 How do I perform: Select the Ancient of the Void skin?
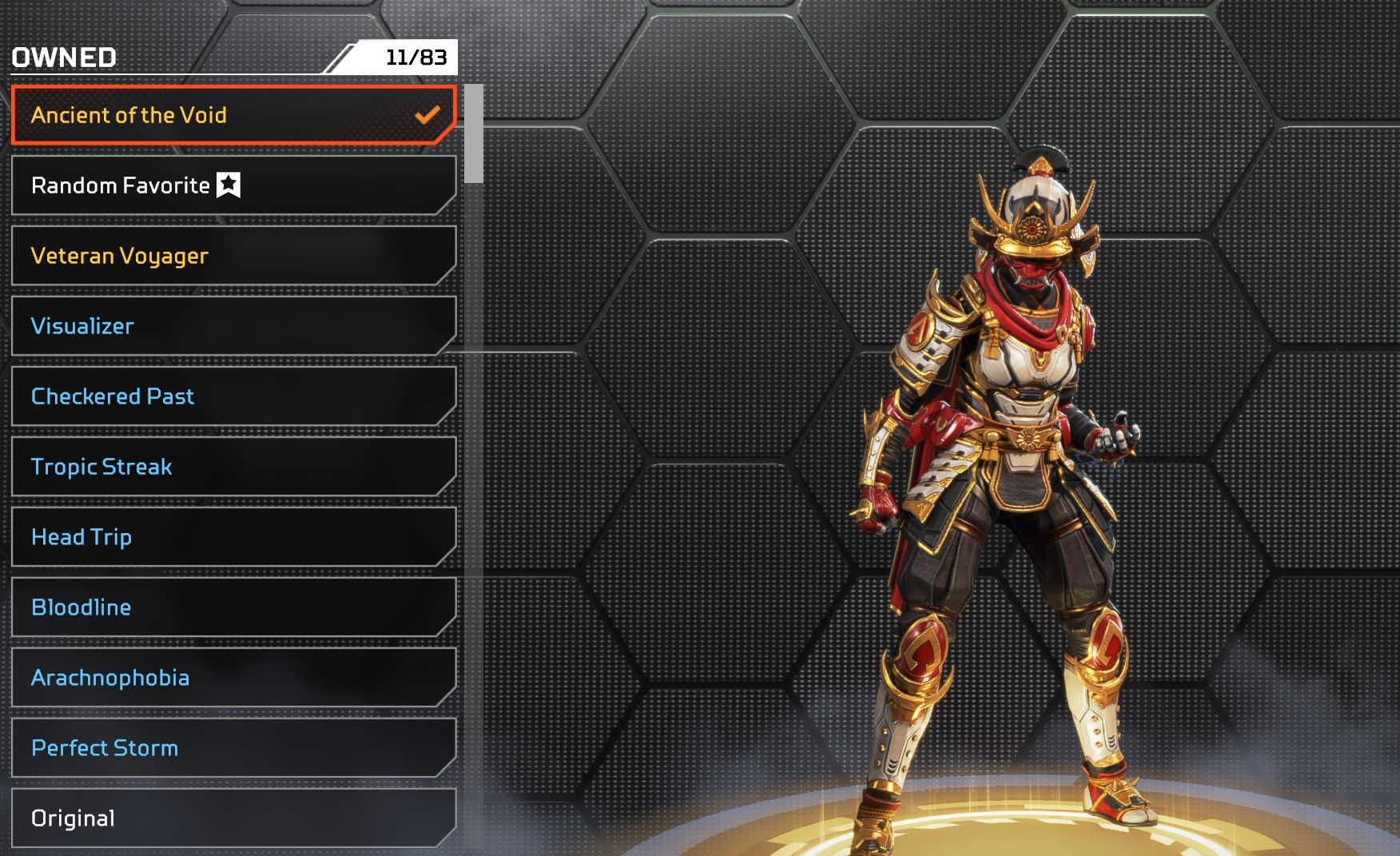pyautogui.click(x=232, y=115)
